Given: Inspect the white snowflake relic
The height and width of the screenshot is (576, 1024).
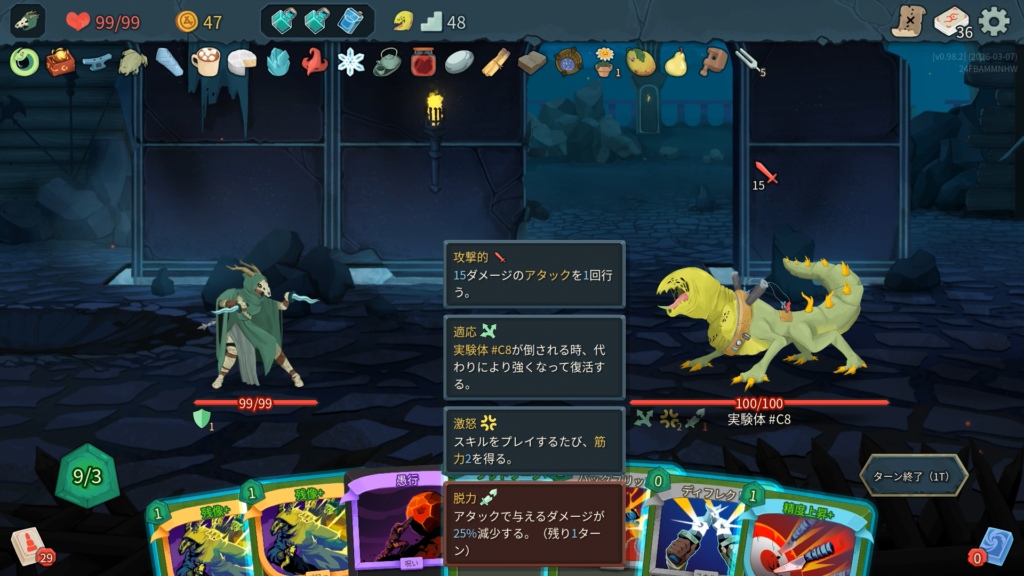Looking at the screenshot, I should 351,62.
